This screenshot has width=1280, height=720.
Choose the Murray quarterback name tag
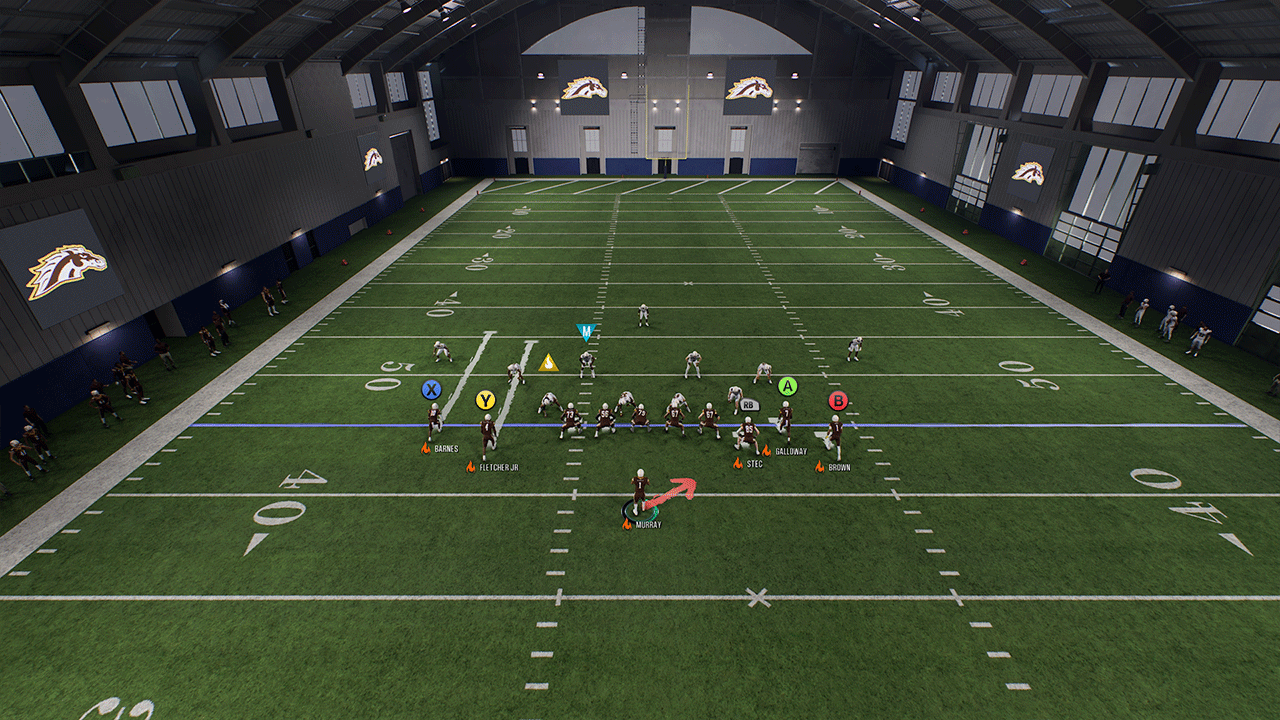point(648,525)
